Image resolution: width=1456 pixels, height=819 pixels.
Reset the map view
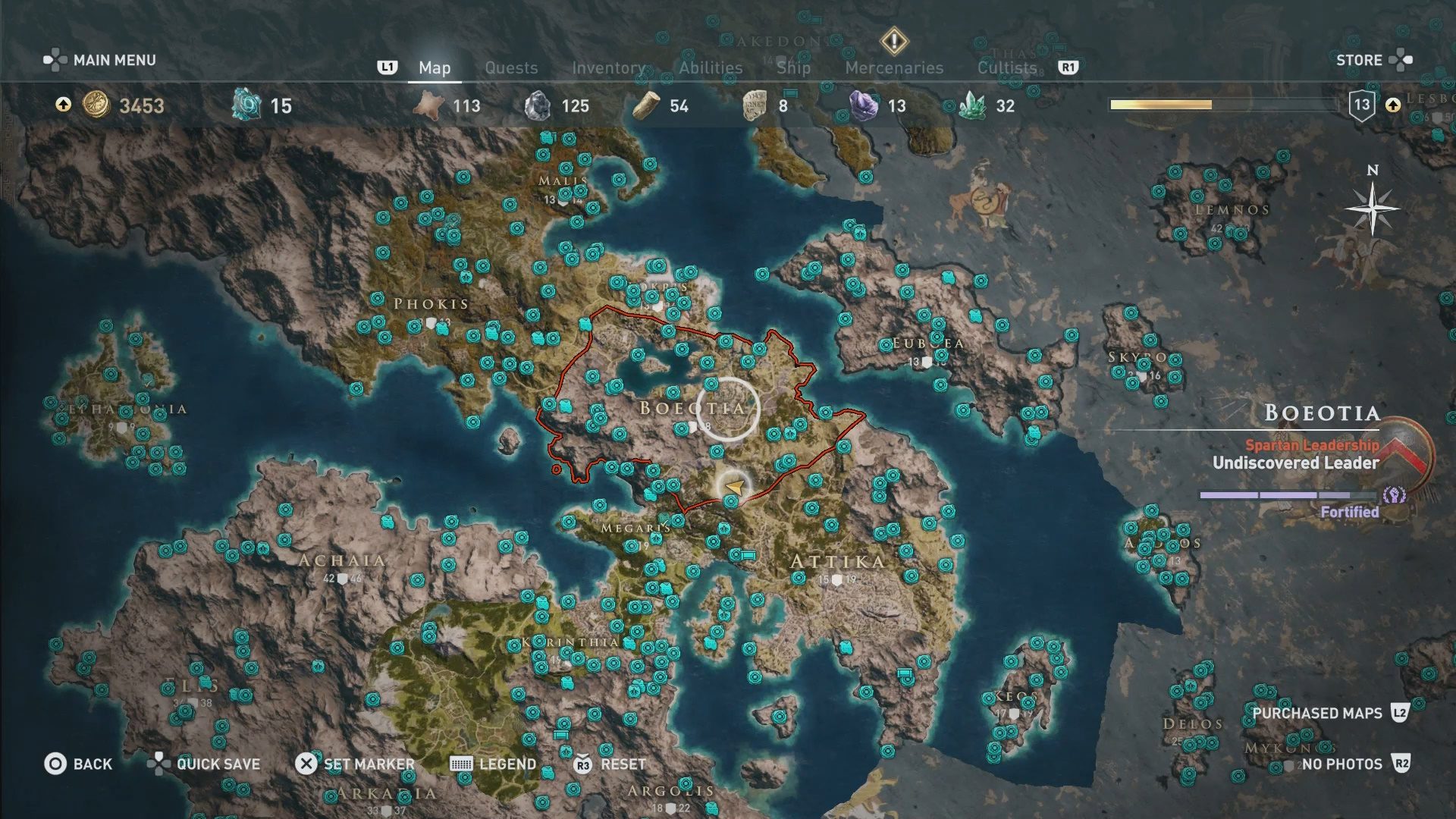[610, 764]
